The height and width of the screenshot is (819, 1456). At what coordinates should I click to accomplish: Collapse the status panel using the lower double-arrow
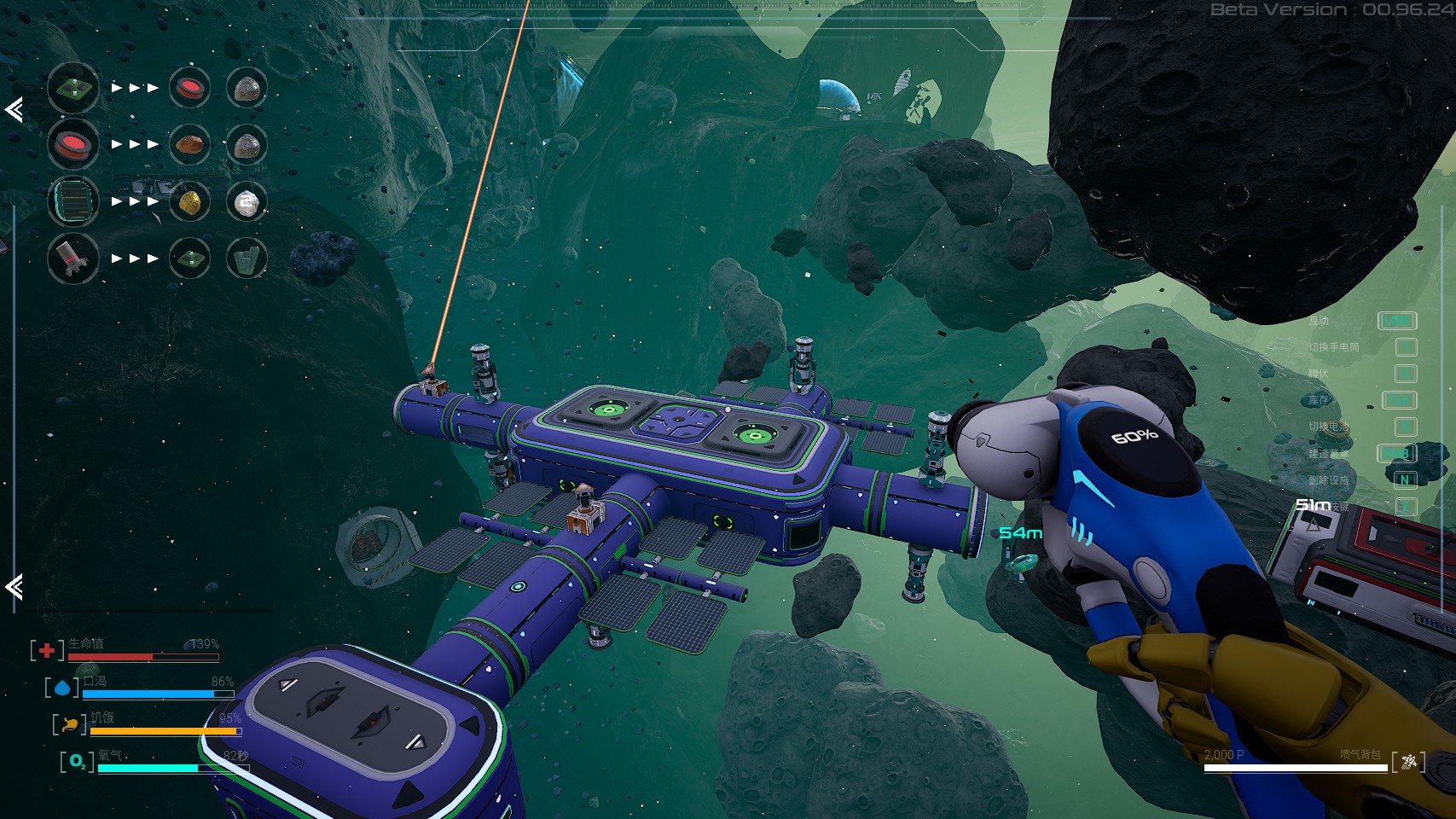coord(14,586)
